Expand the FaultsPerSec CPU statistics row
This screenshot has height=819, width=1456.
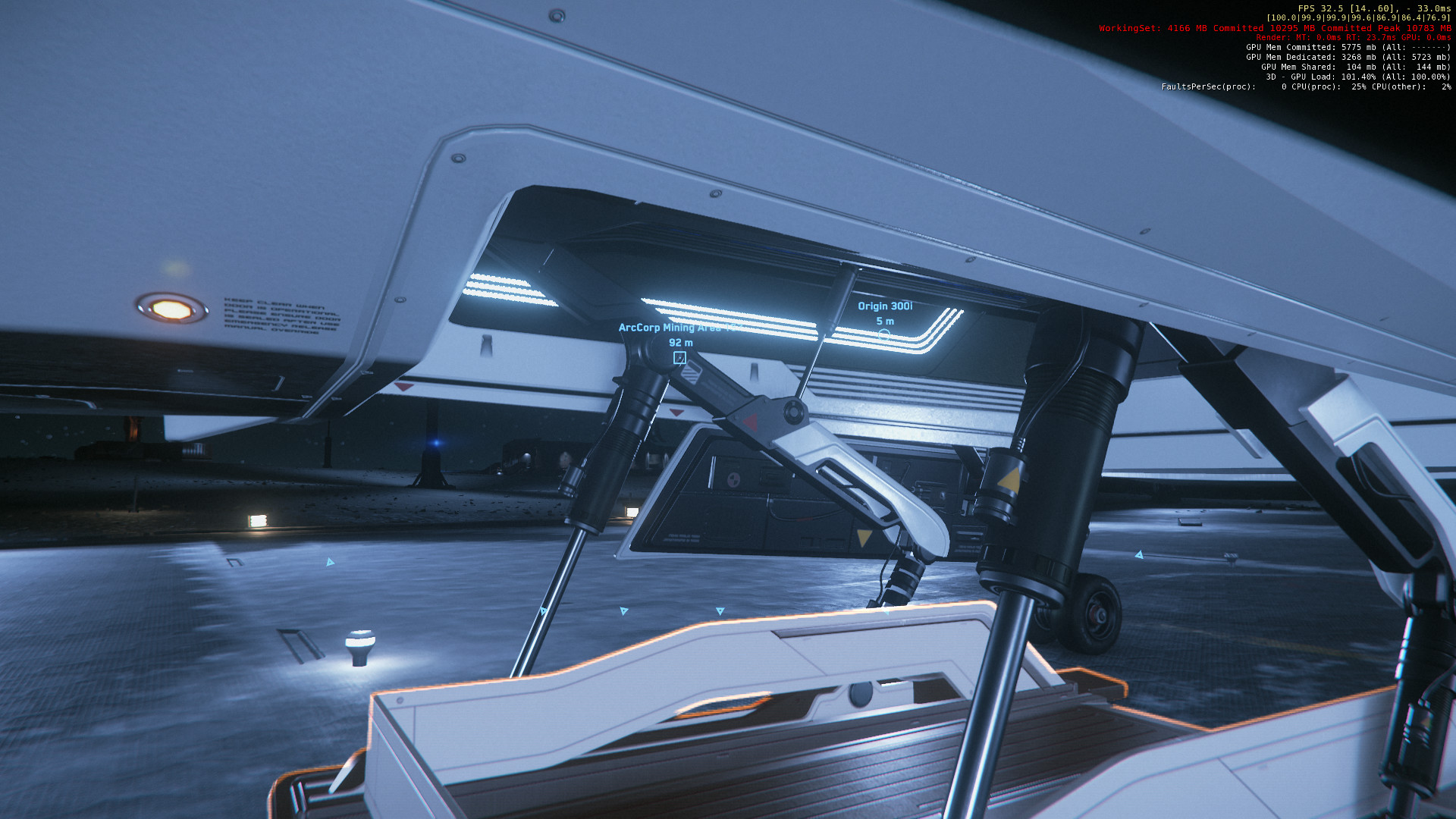tap(1304, 86)
